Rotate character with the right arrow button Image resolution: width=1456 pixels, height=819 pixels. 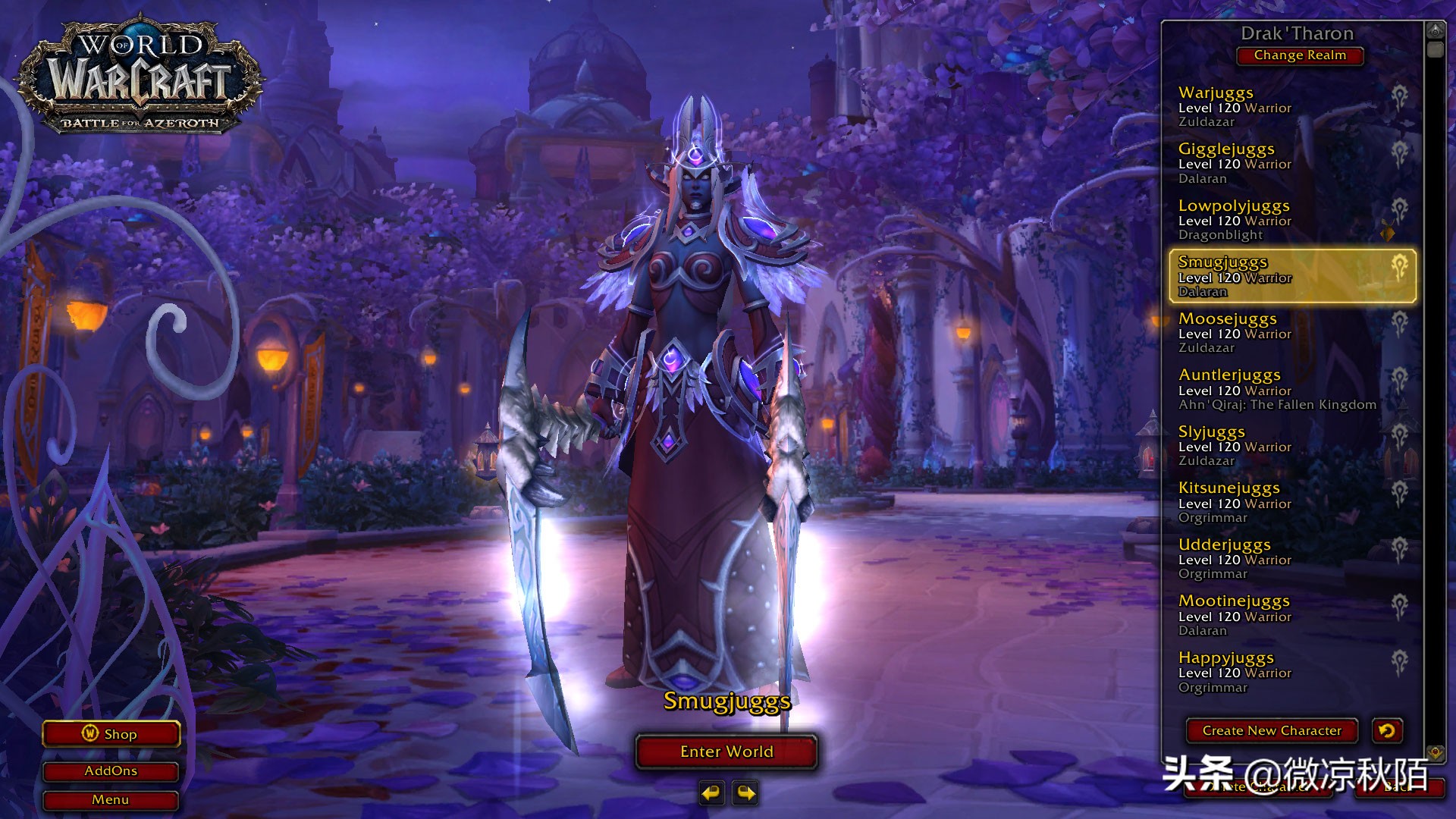[x=746, y=793]
